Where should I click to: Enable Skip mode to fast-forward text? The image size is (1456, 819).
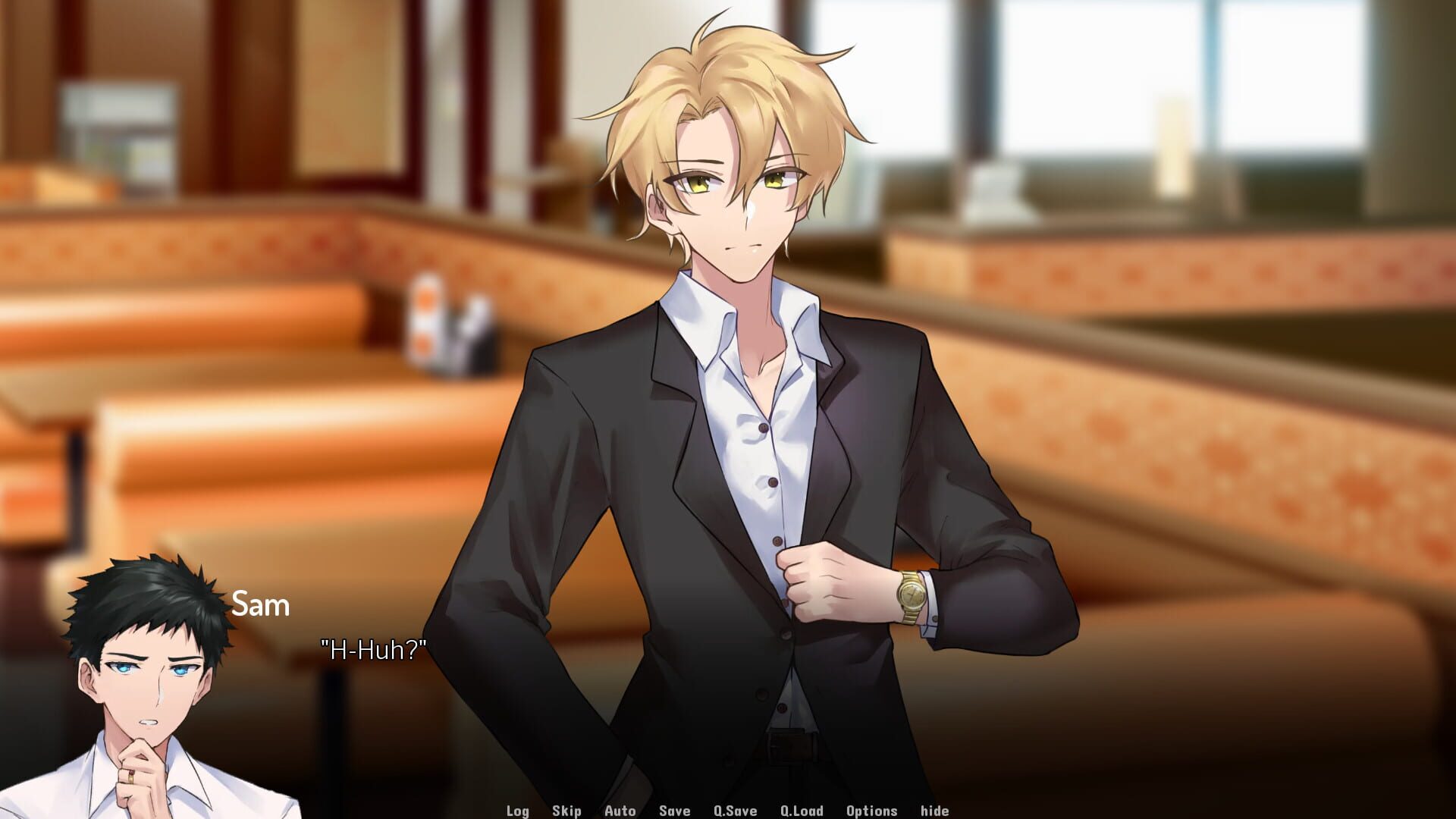pyautogui.click(x=568, y=810)
